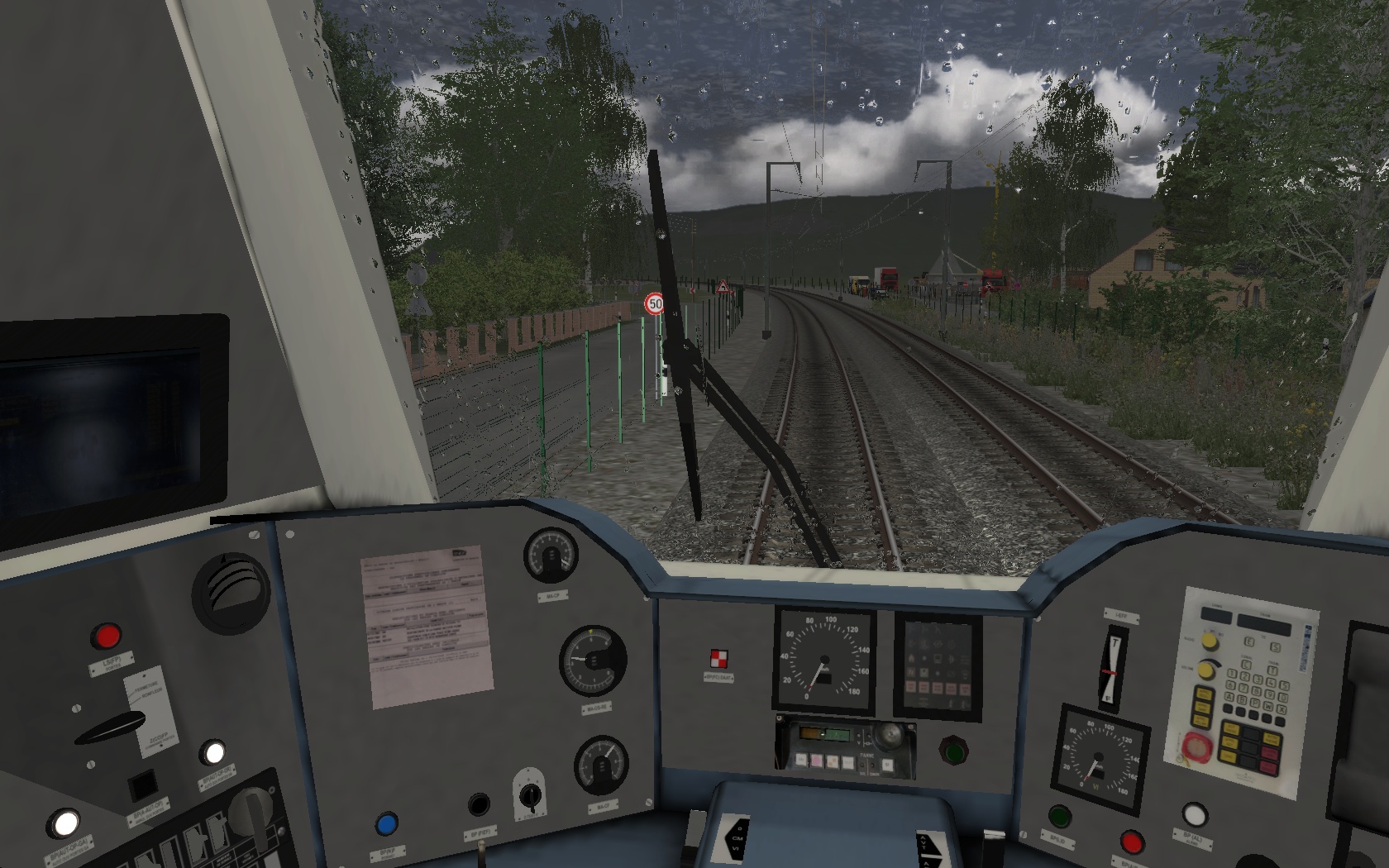
Task: Hit the red emergency button on radio keypad
Action: tap(1195, 746)
